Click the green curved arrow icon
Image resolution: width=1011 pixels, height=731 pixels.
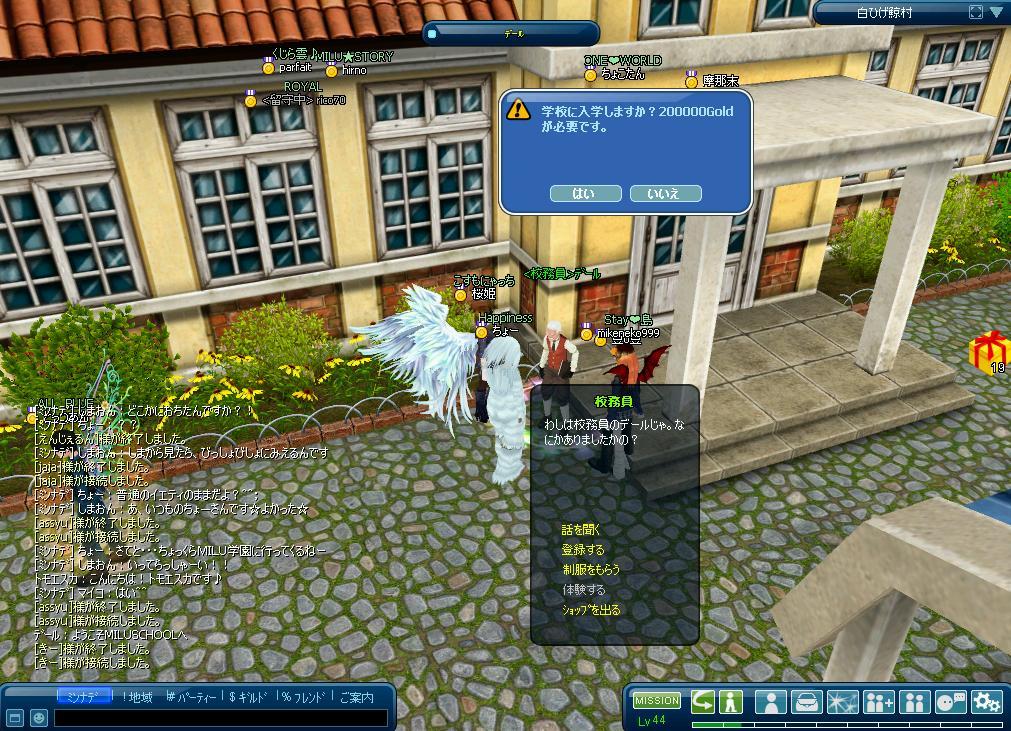click(x=703, y=702)
